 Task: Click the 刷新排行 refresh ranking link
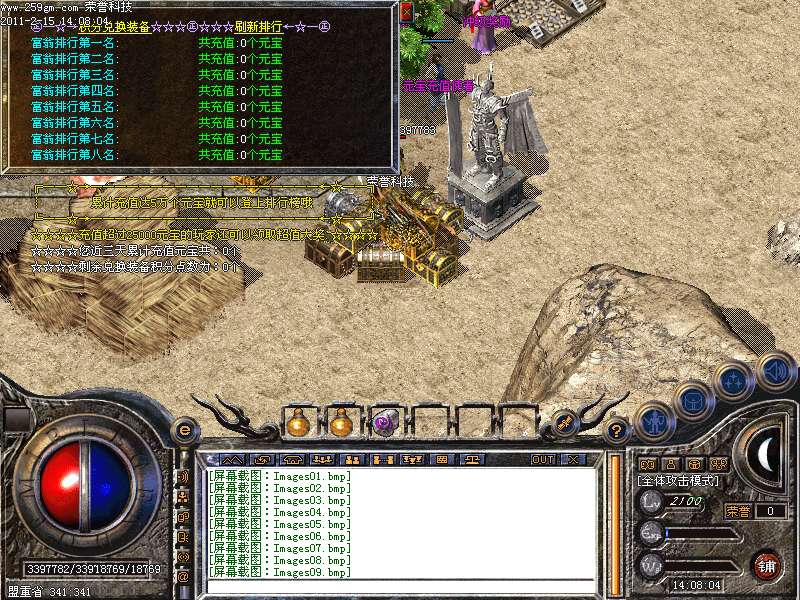246,27
